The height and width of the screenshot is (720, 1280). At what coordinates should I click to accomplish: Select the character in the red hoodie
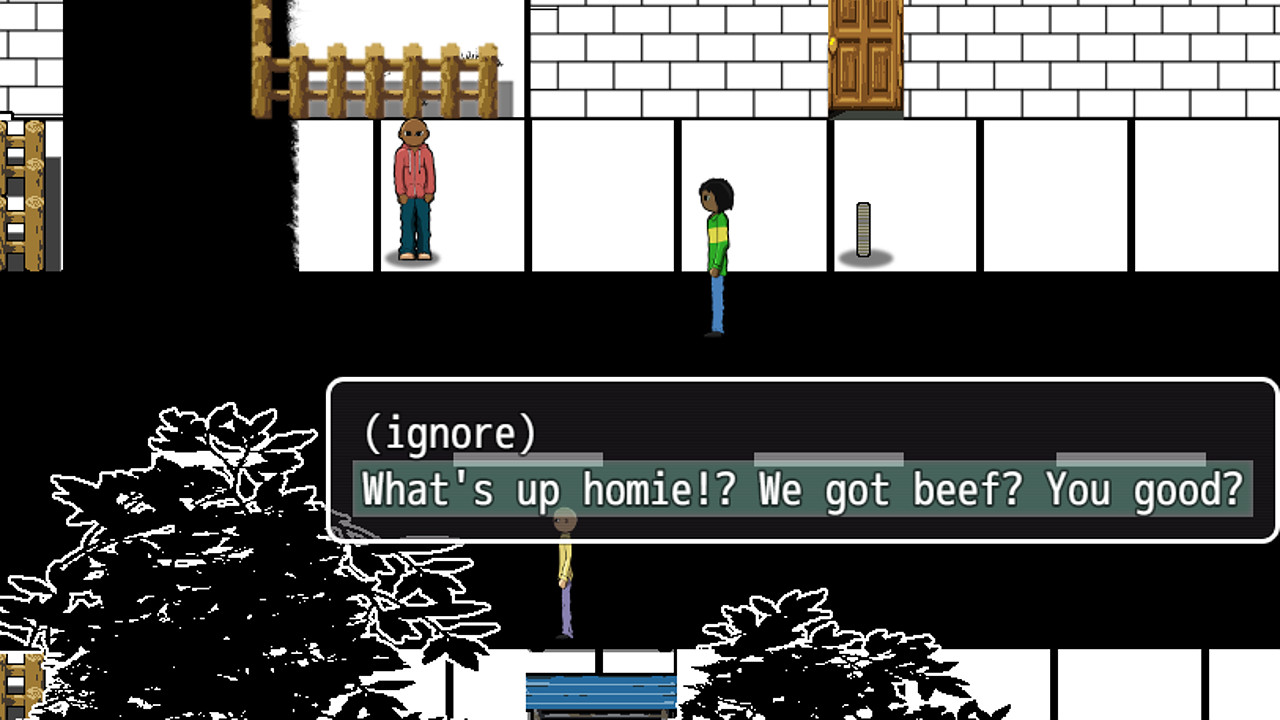(x=415, y=190)
